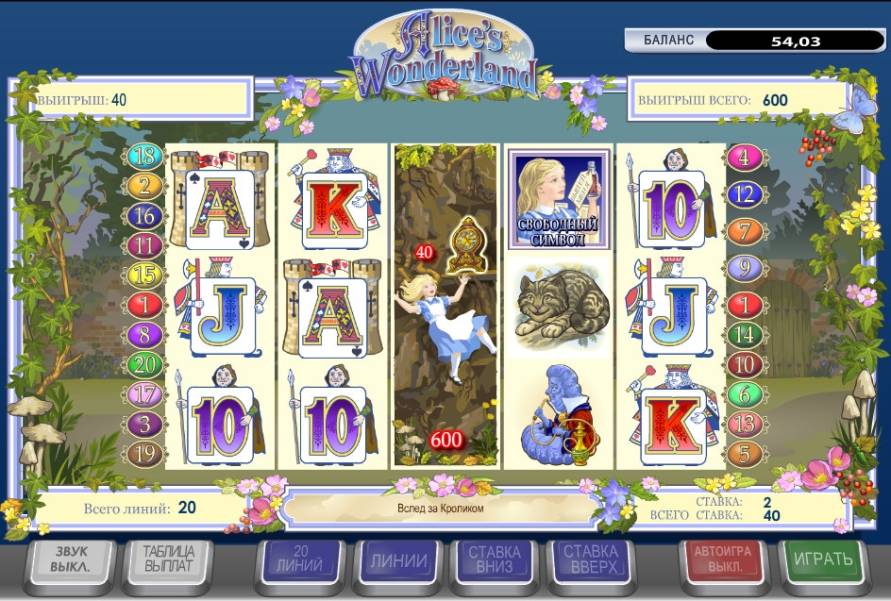Choose payline marker number 16
The image size is (891, 601).
click(144, 215)
